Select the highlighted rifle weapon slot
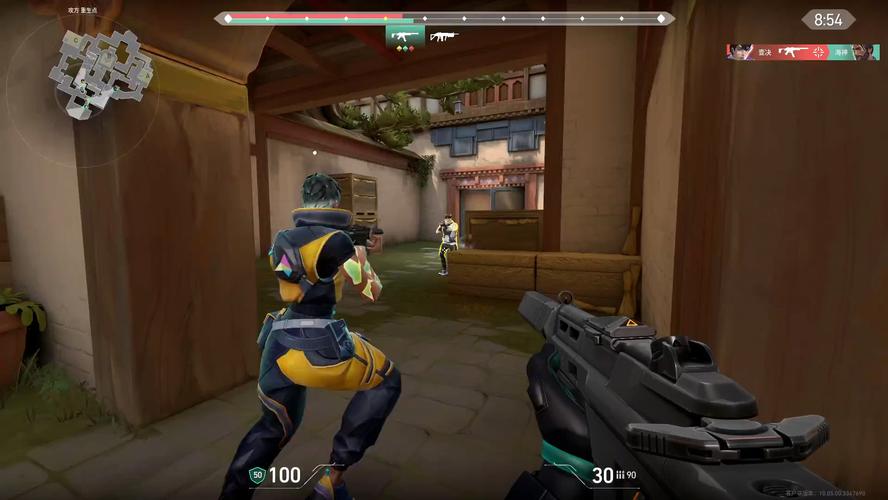This screenshot has width=888, height=500. click(x=404, y=37)
